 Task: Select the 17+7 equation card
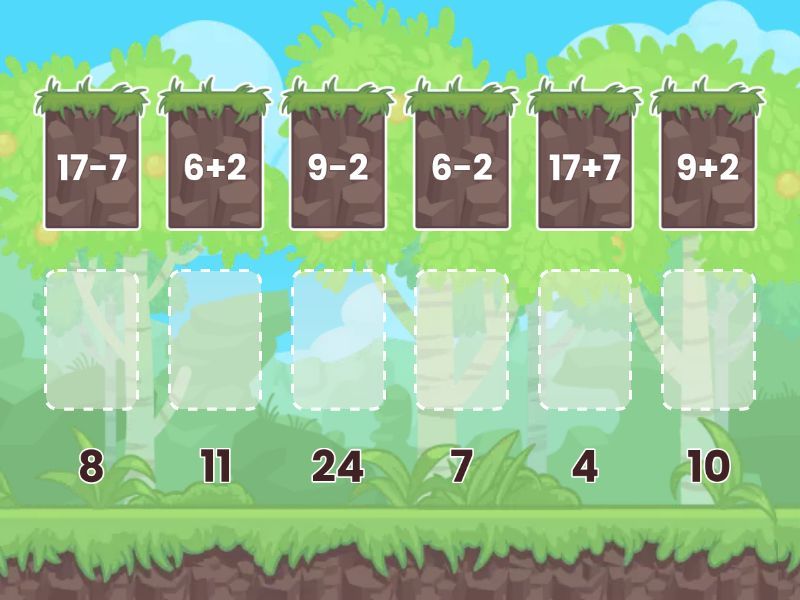585,165
